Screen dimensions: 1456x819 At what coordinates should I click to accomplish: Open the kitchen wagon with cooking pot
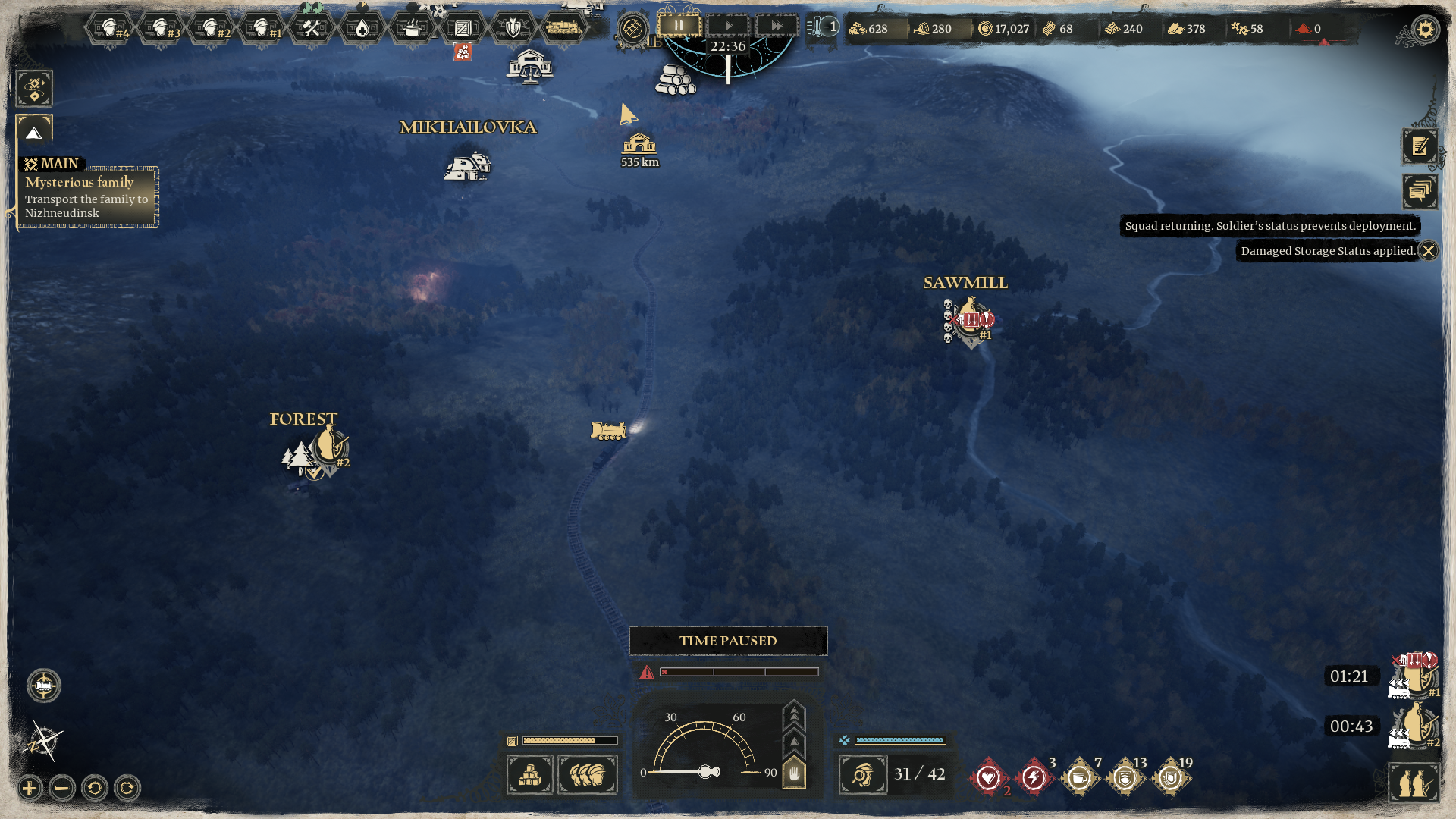click(412, 29)
